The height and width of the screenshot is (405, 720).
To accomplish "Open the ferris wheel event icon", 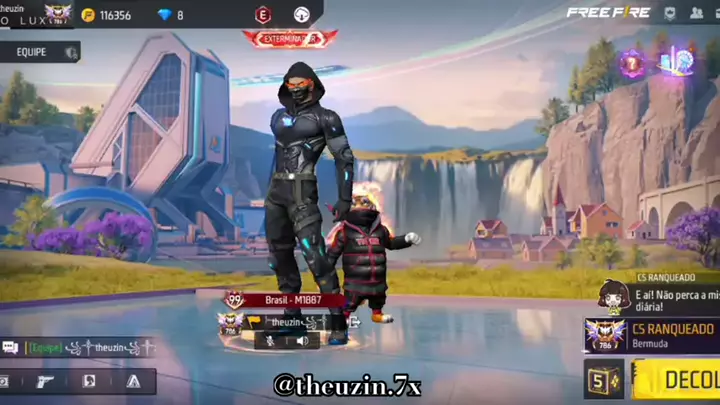I will tap(680, 60).
